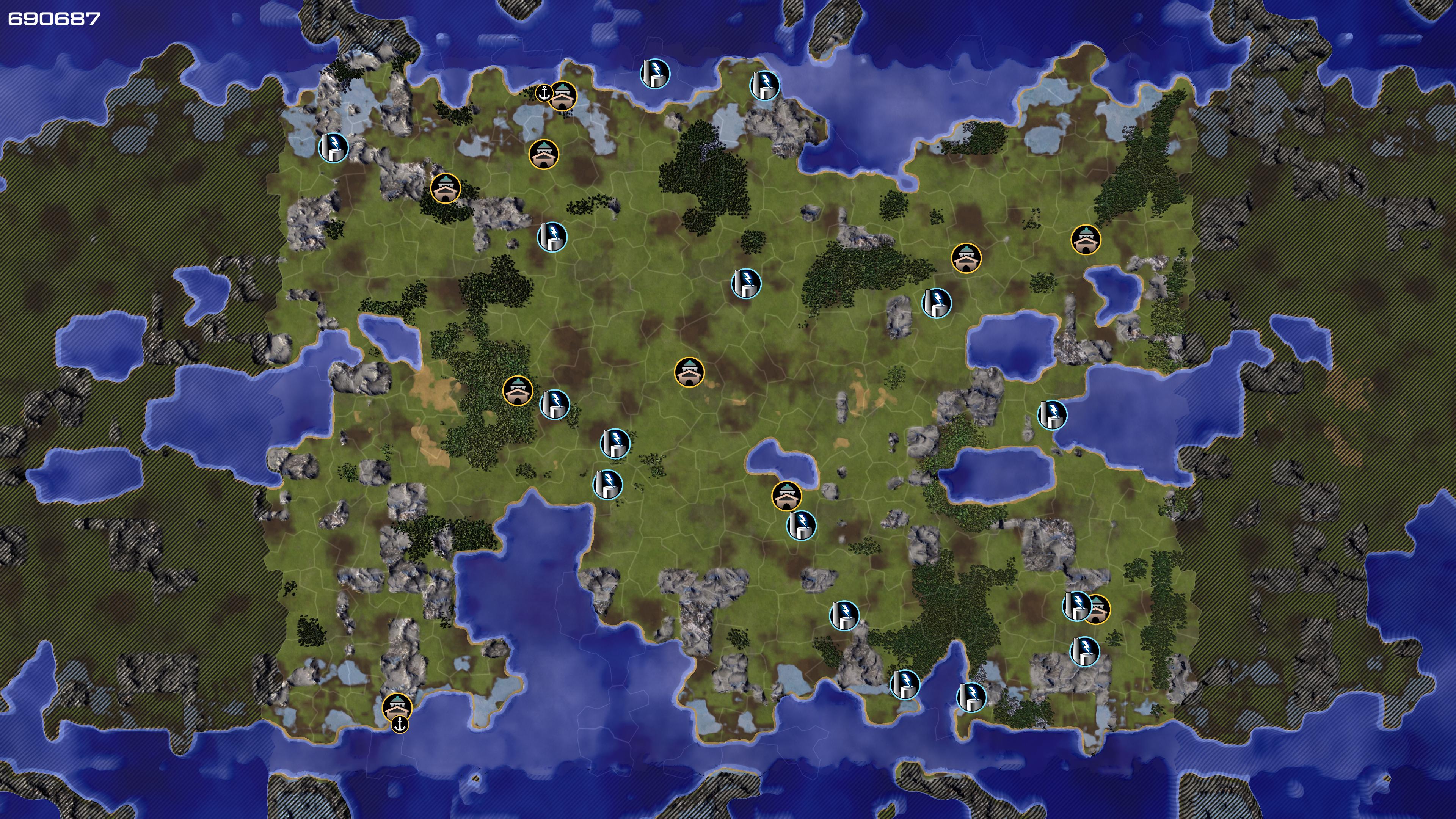1456x819 pixels.
Task: Choose the city marker with an anchor on its left
Action: pyautogui.click(x=563, y=96)
